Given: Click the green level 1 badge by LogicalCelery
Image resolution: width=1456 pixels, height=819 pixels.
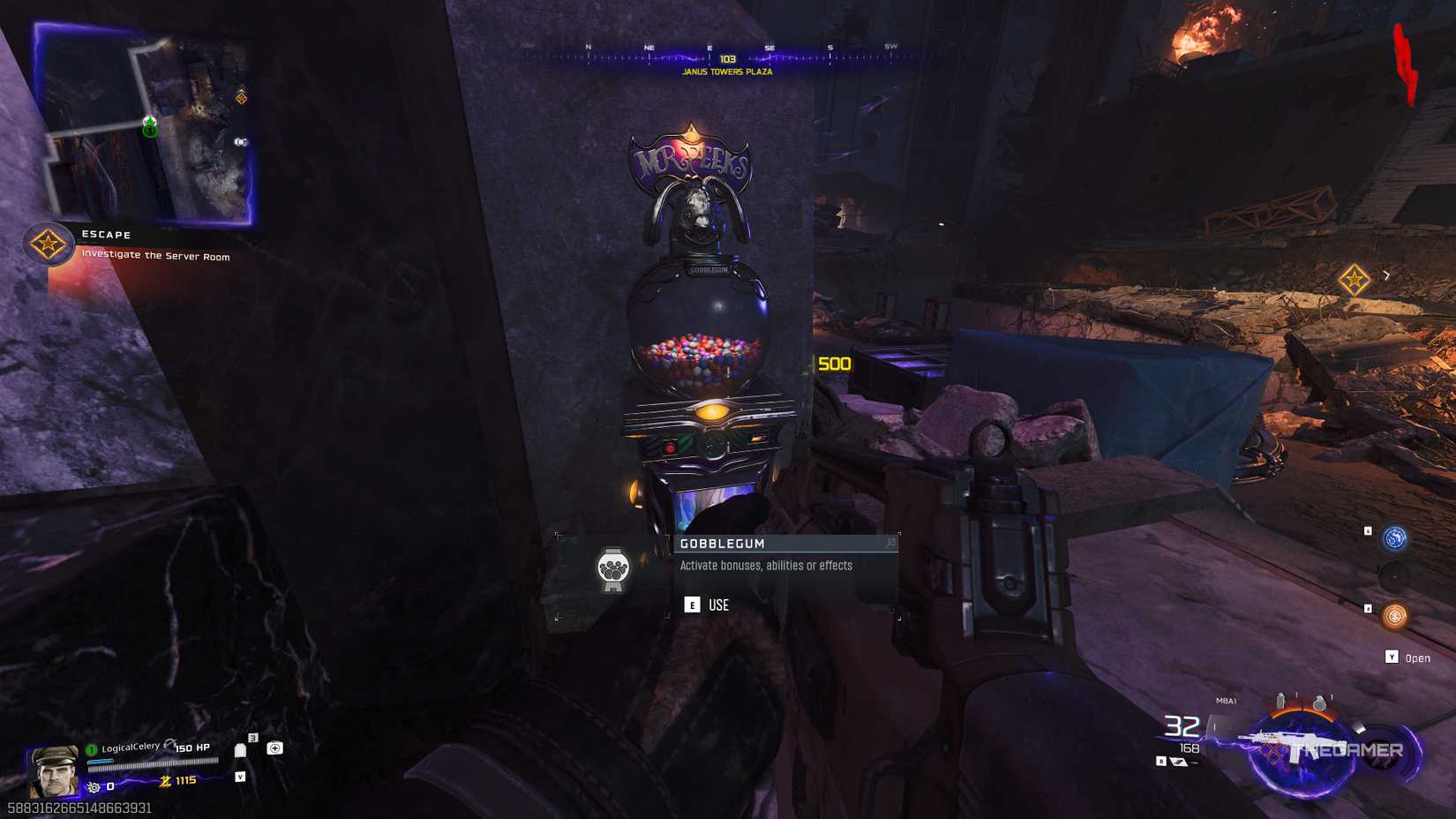Looking at the screenshot, I should (x=90, y=750).
